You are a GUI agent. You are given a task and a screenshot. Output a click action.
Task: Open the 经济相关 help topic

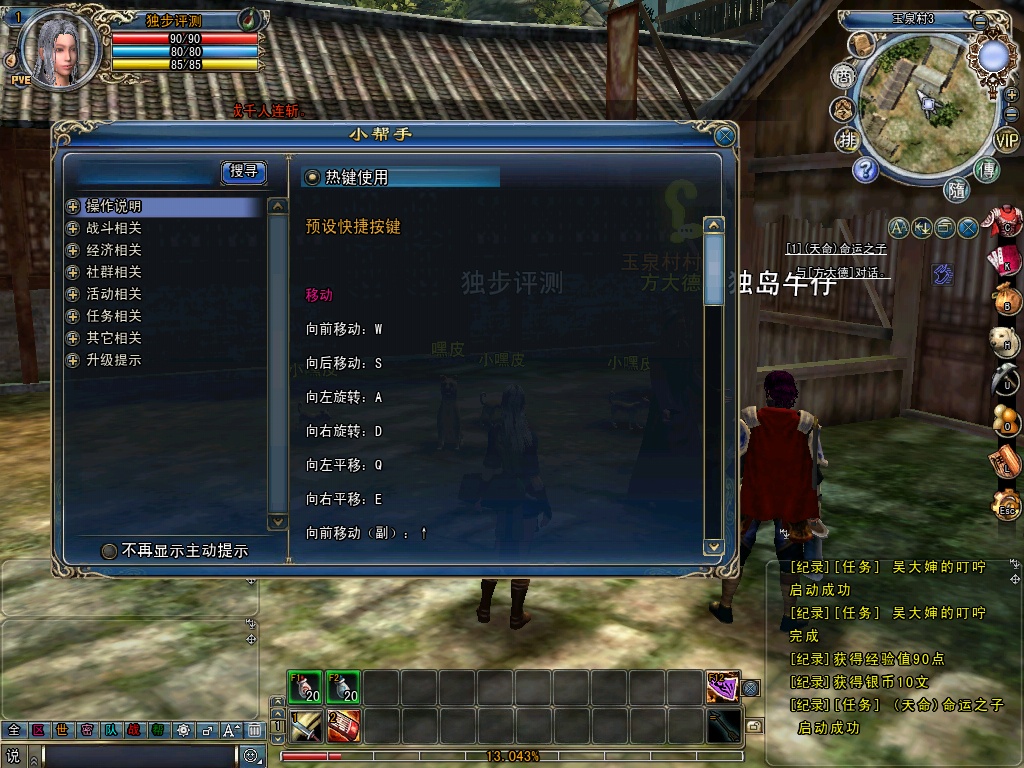113,250
